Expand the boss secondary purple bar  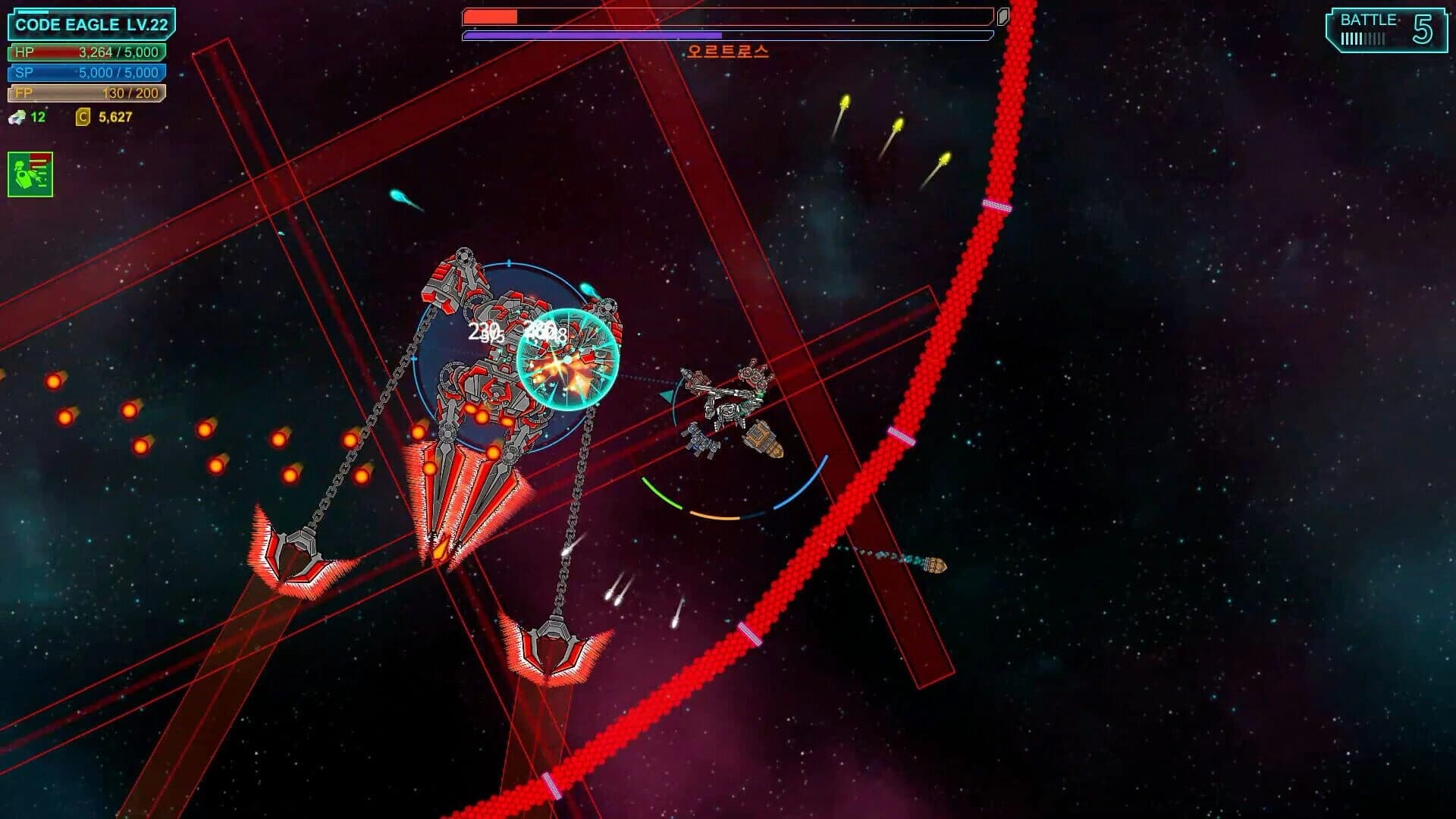click(726, 36)
